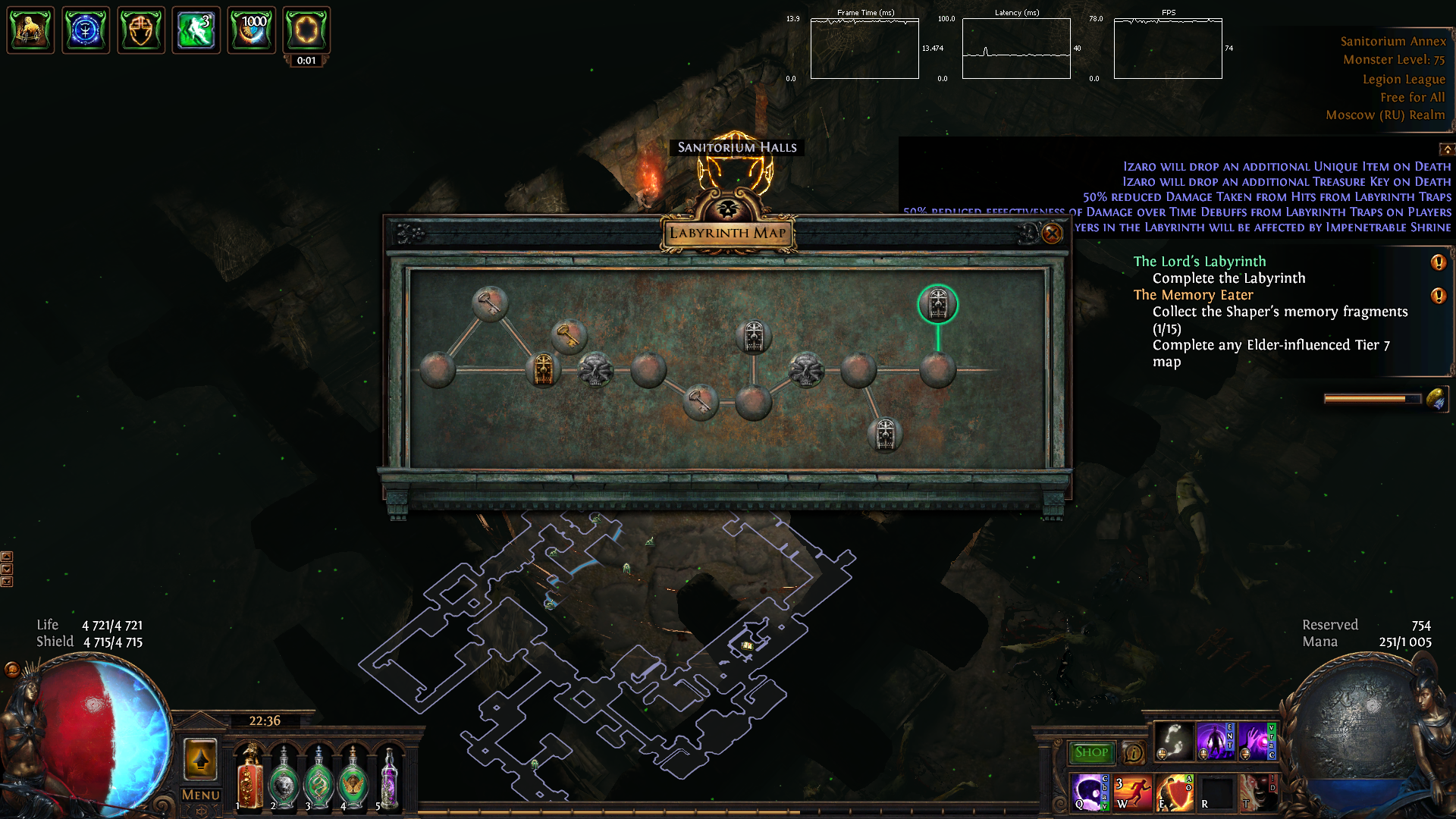Activate the screaming face skill on T

[x=1258, y=792]
